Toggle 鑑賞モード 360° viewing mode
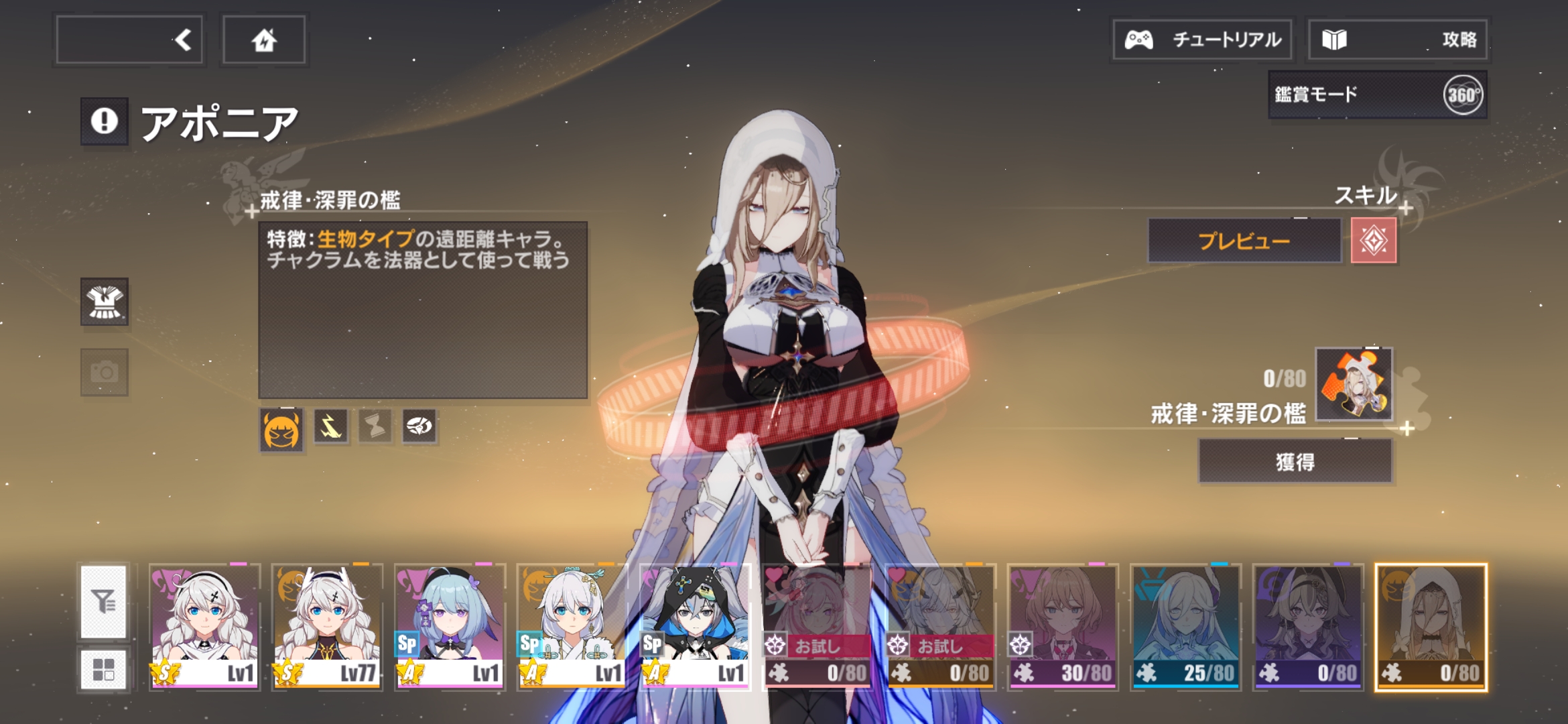This screenshot has height=724, width=1568. click(1378, 95)
